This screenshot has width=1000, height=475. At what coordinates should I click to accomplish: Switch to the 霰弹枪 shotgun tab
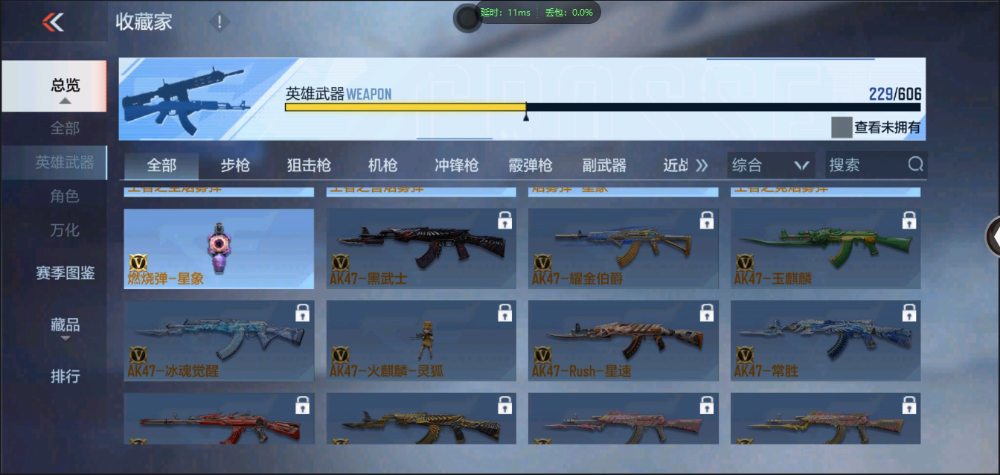click(530, 165)
